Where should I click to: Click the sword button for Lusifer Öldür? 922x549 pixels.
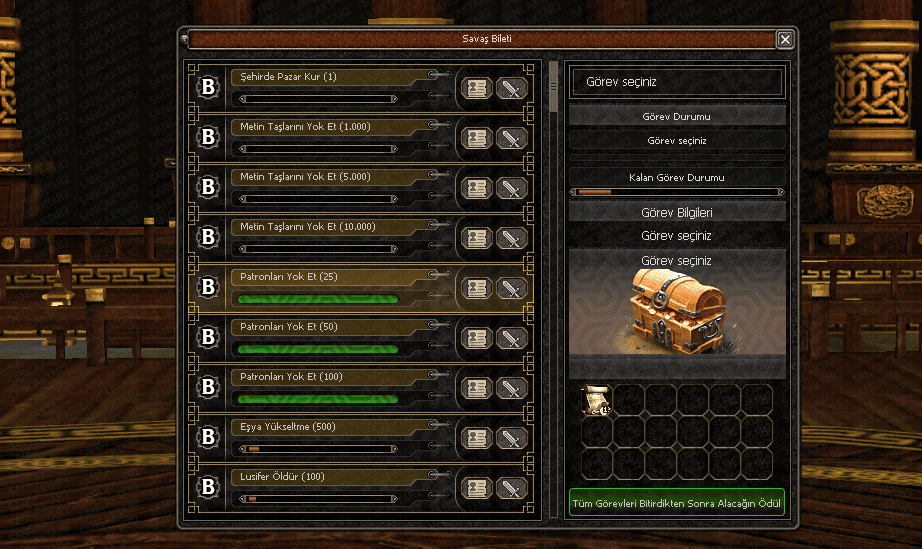tap(512, 488)
